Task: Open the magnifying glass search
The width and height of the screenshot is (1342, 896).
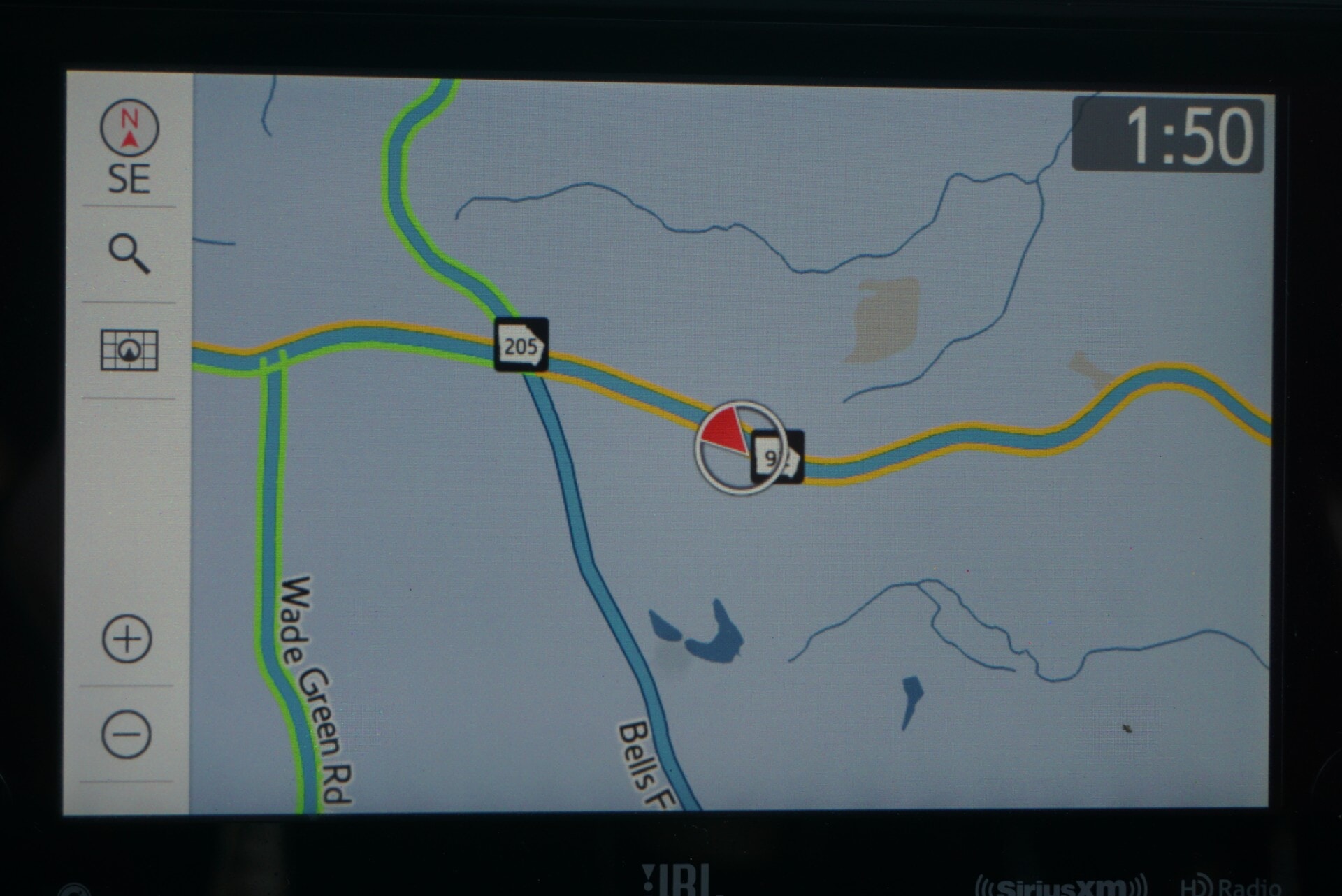Action: 129,254
